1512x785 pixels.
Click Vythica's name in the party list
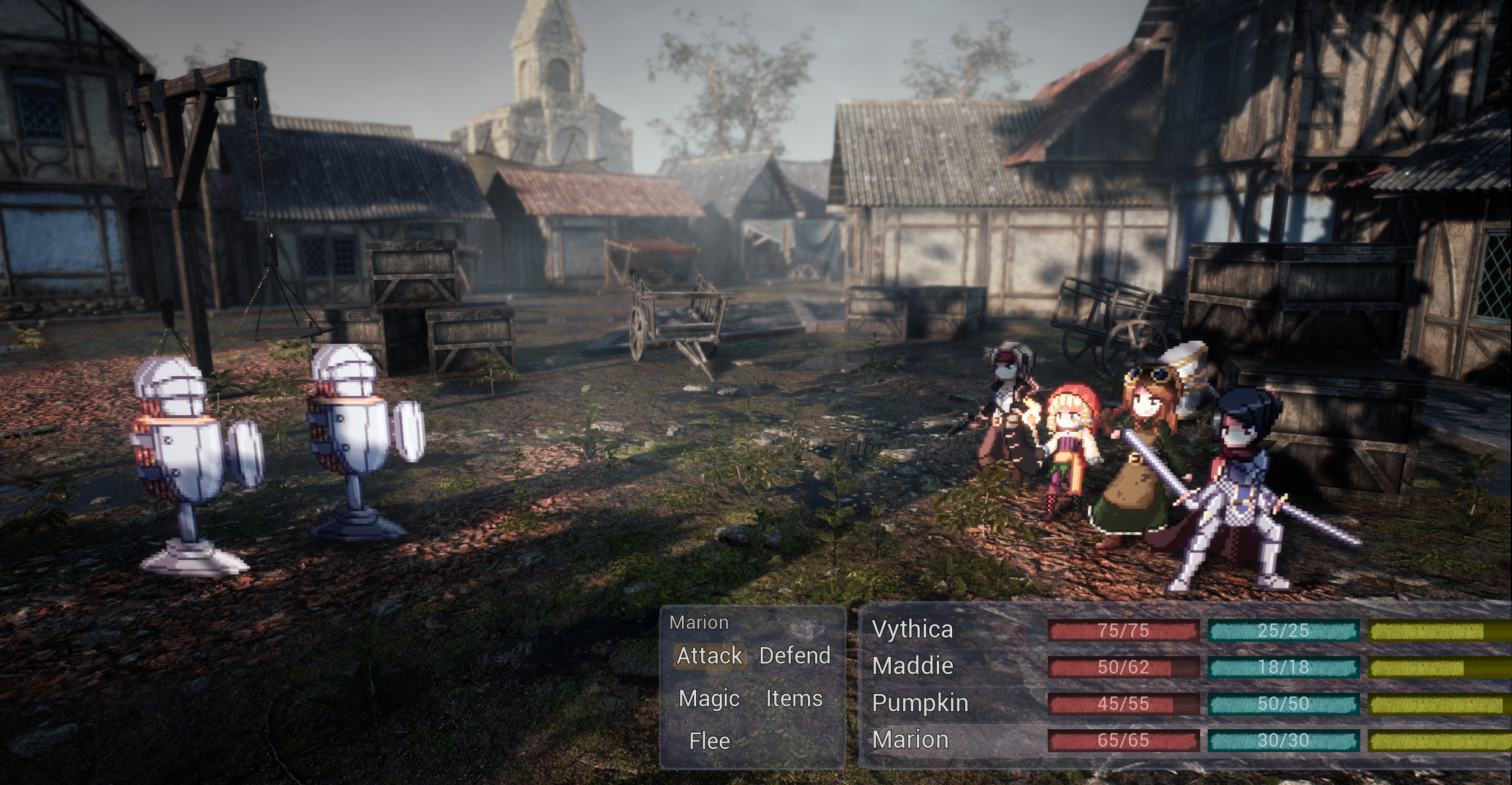coord(911,630)
